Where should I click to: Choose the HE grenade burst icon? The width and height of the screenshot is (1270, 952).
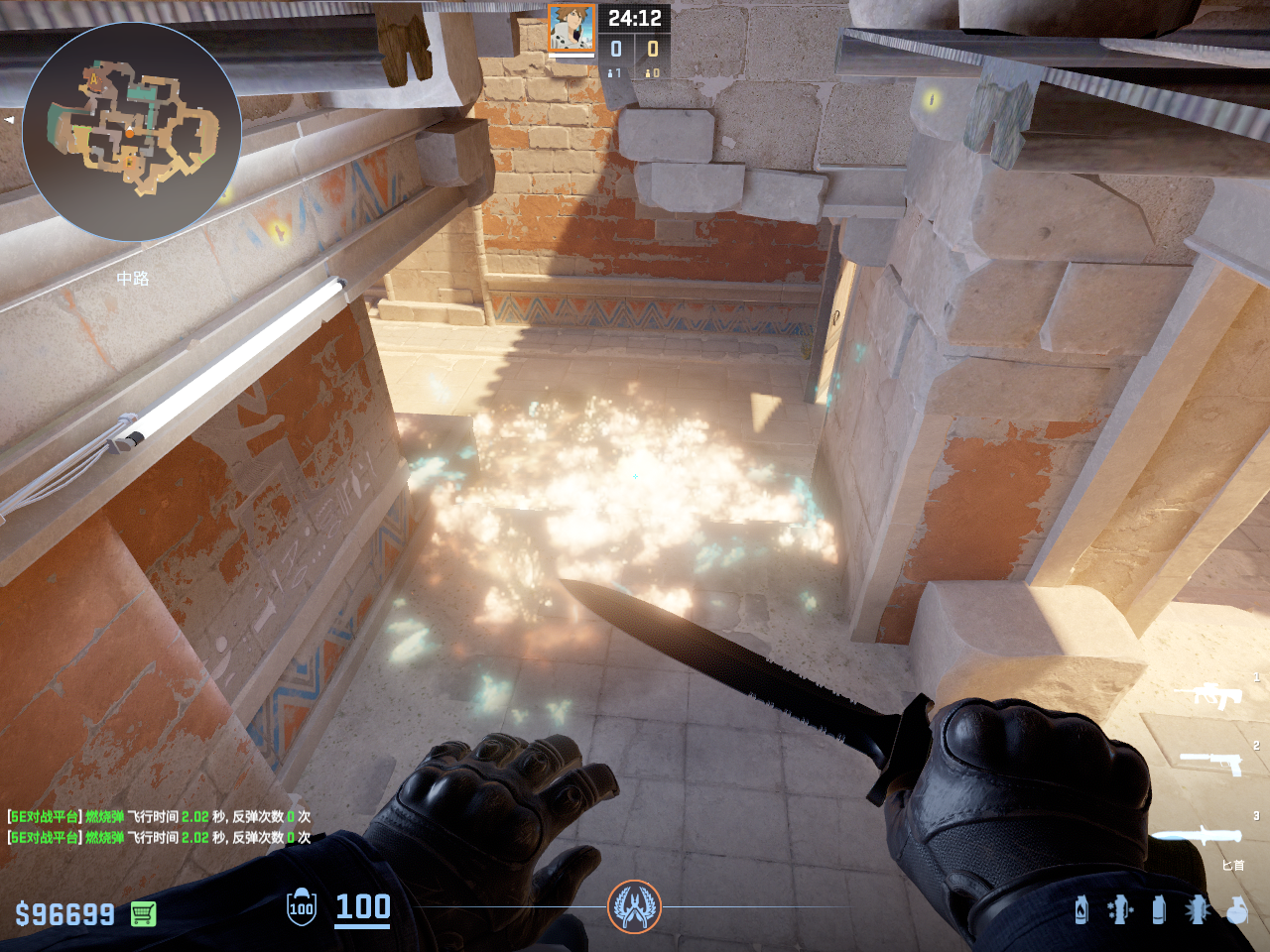click(1198, 909)
